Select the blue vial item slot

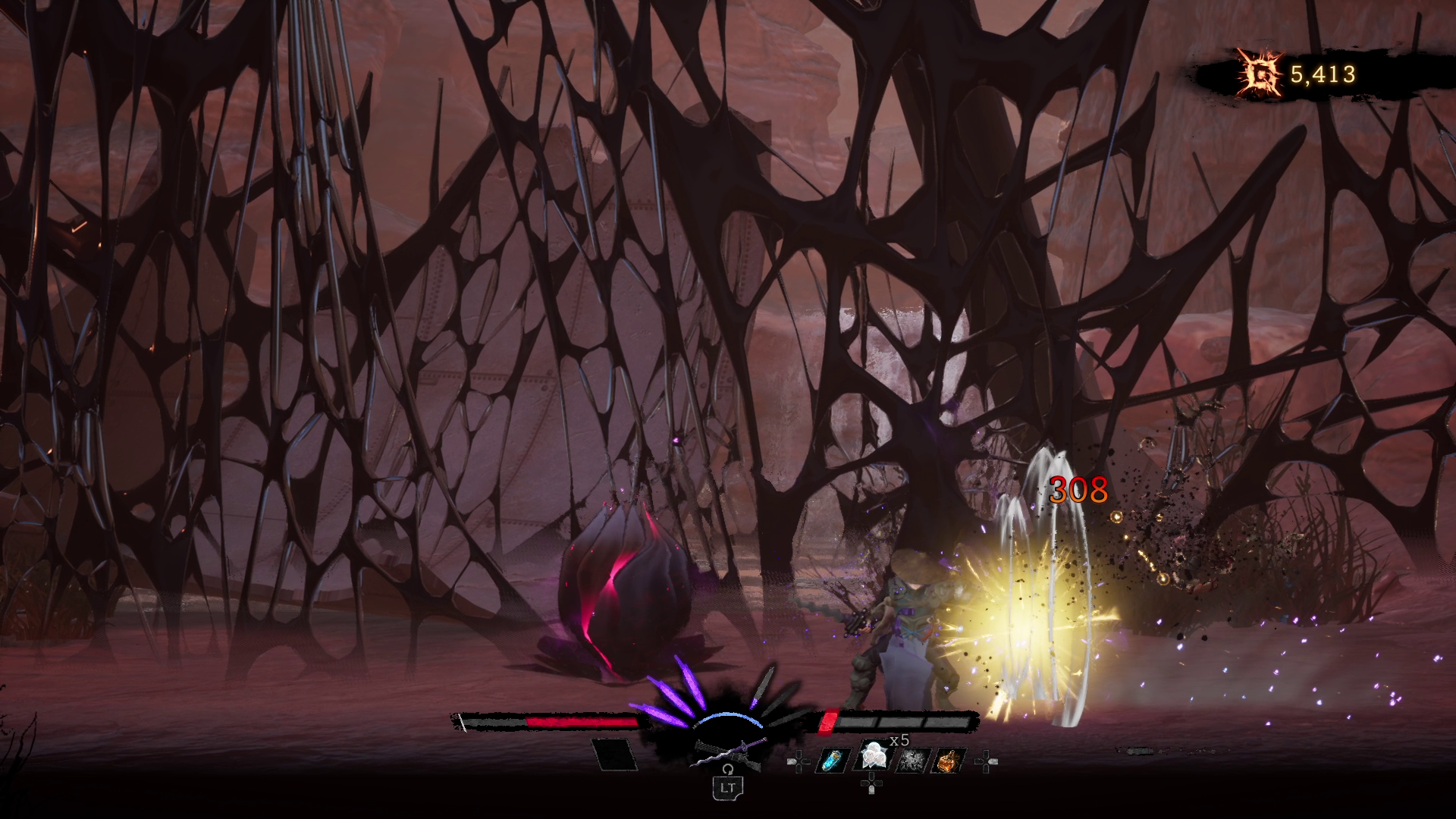833,760
